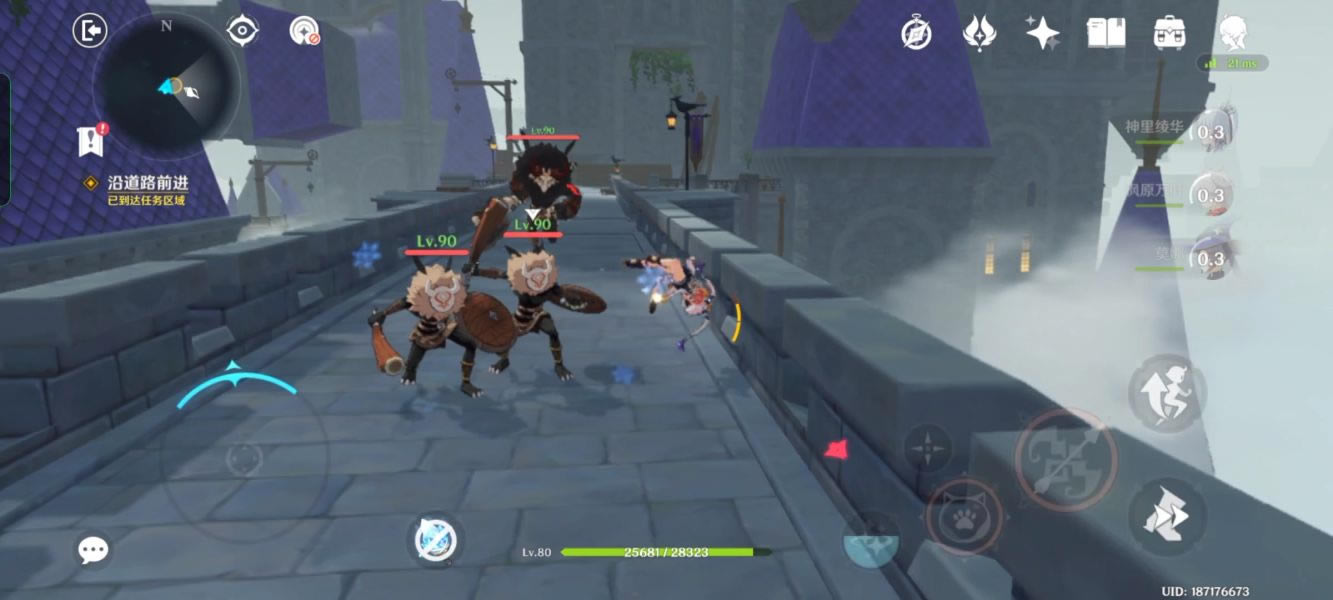Open the wish icon with wings

click(978, 34)
